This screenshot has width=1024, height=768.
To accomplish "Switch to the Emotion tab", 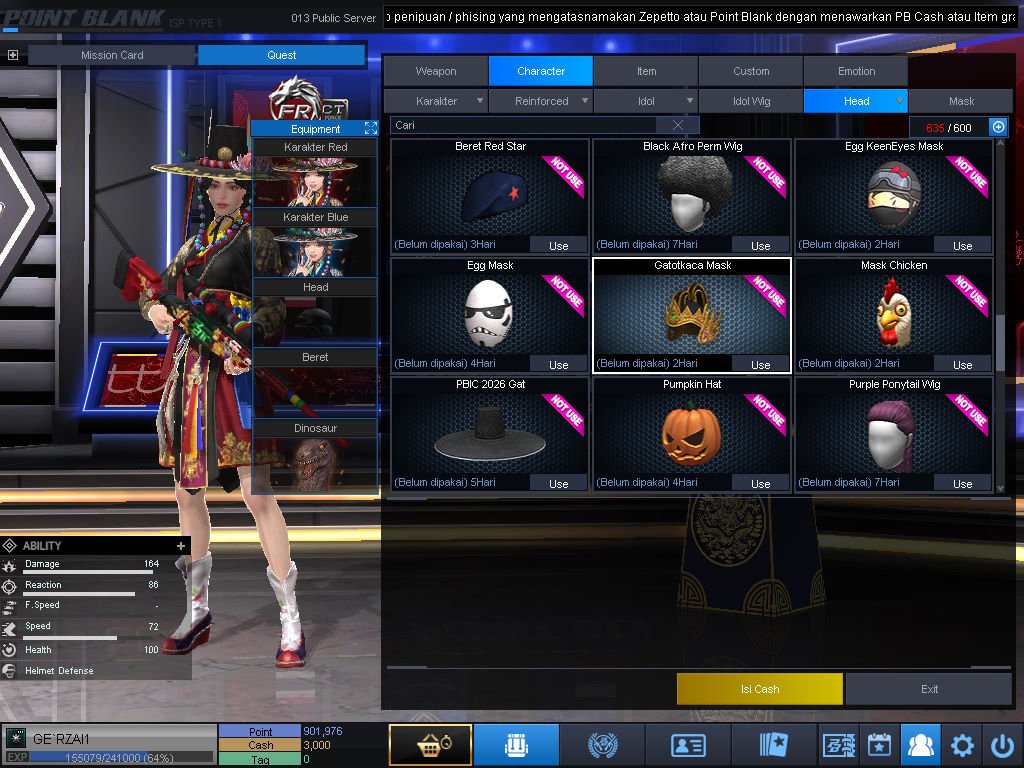I will click(856, 71).
